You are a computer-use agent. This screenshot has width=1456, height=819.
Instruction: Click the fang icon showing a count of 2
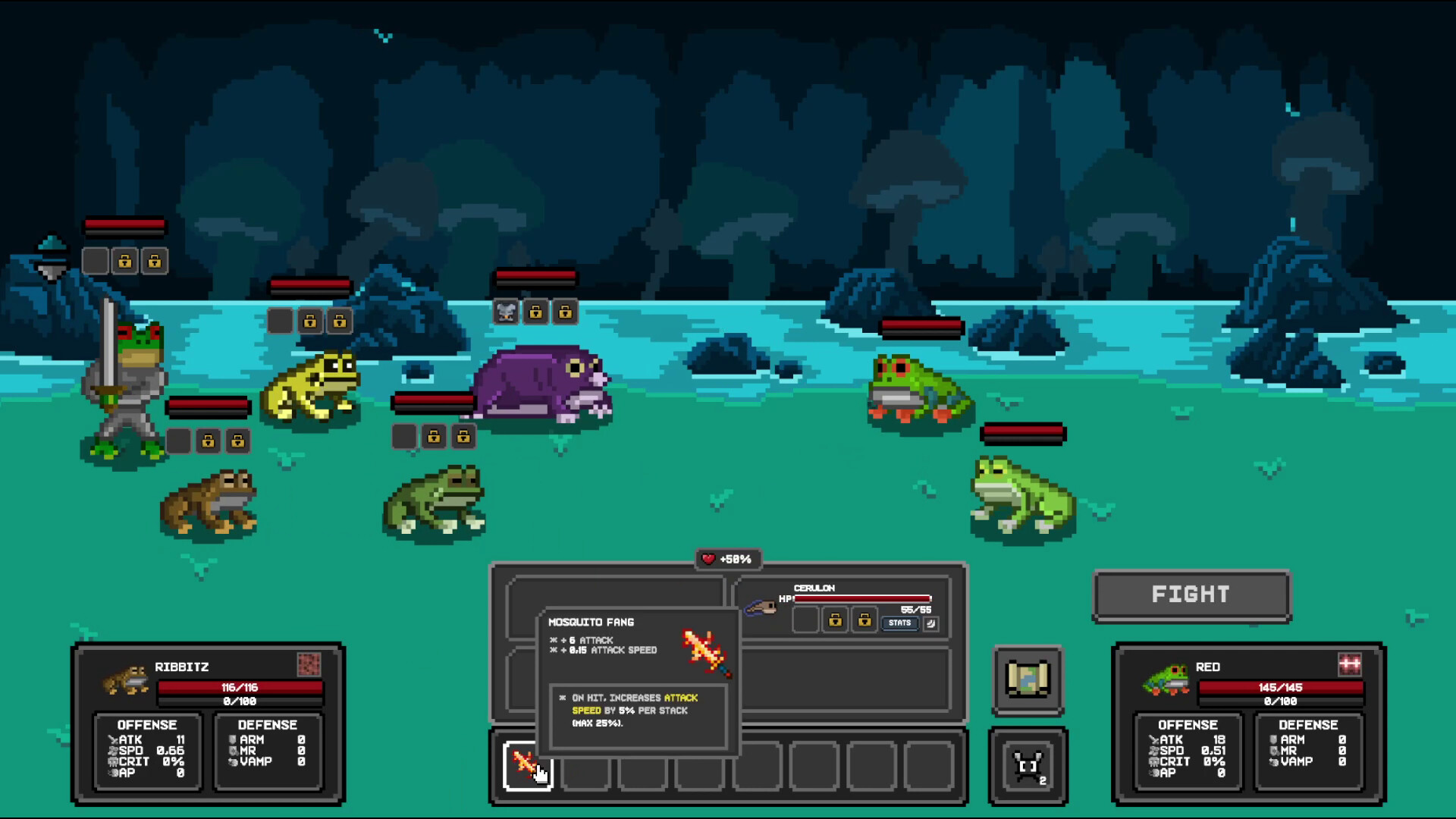(x=1028, y=766)
